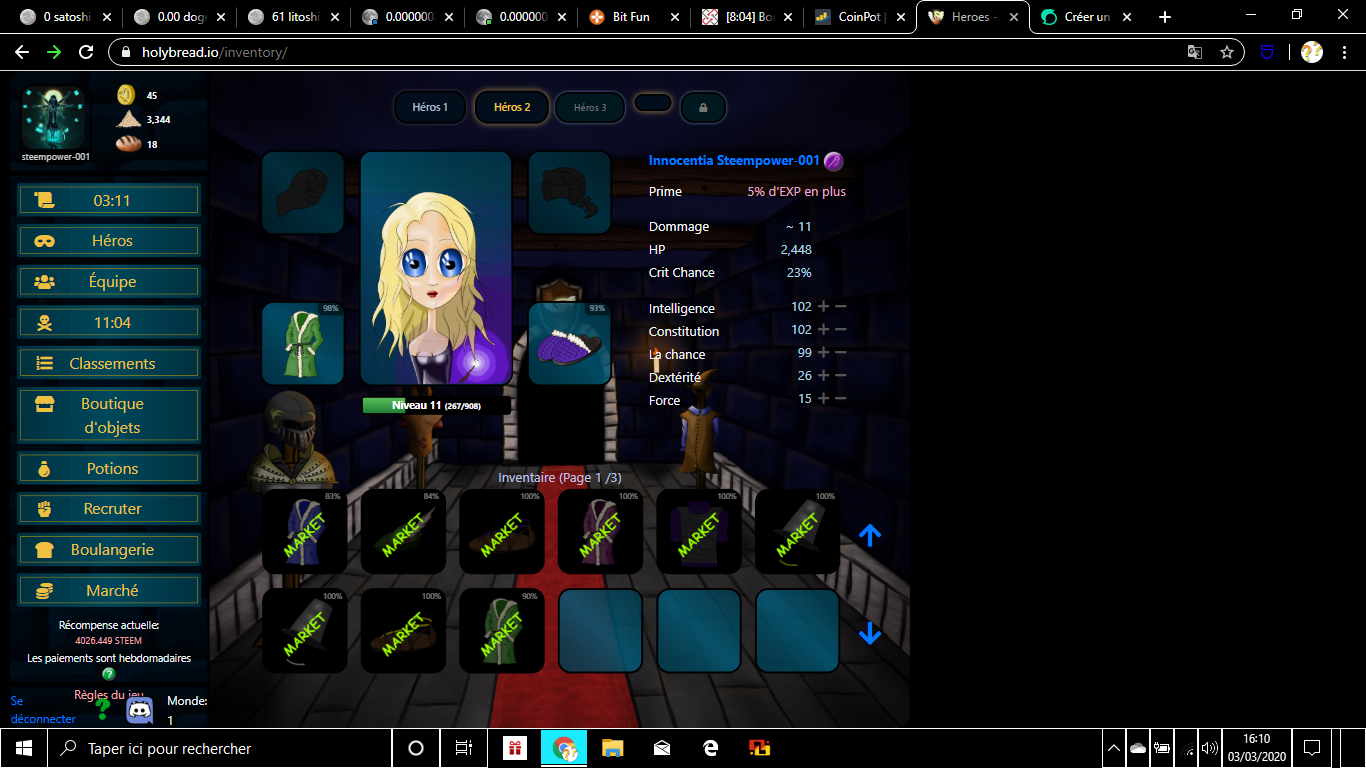The width and height of the screenshot is (1366, 768).
Task: Select the Héros 2 tab
Action: point(512,107)
